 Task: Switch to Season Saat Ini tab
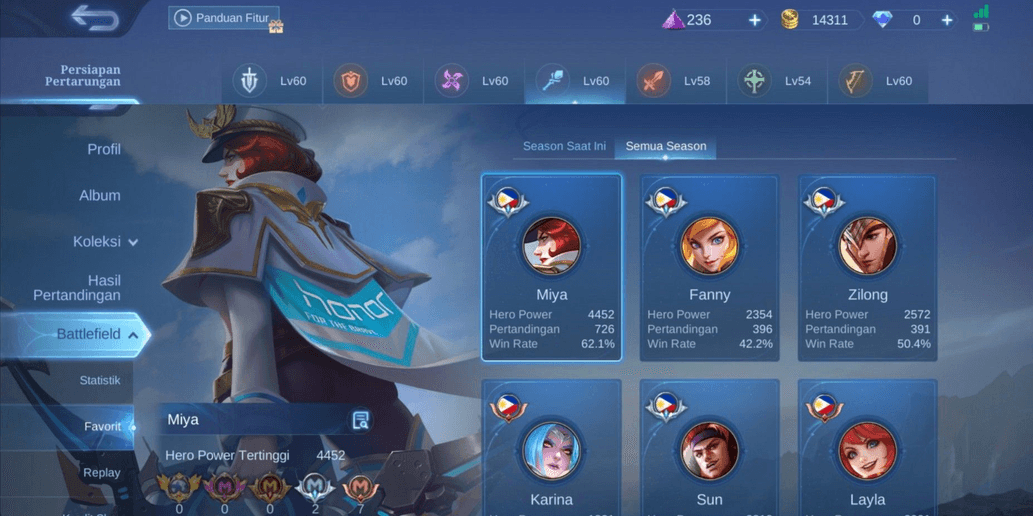click(x=564, y=146)
